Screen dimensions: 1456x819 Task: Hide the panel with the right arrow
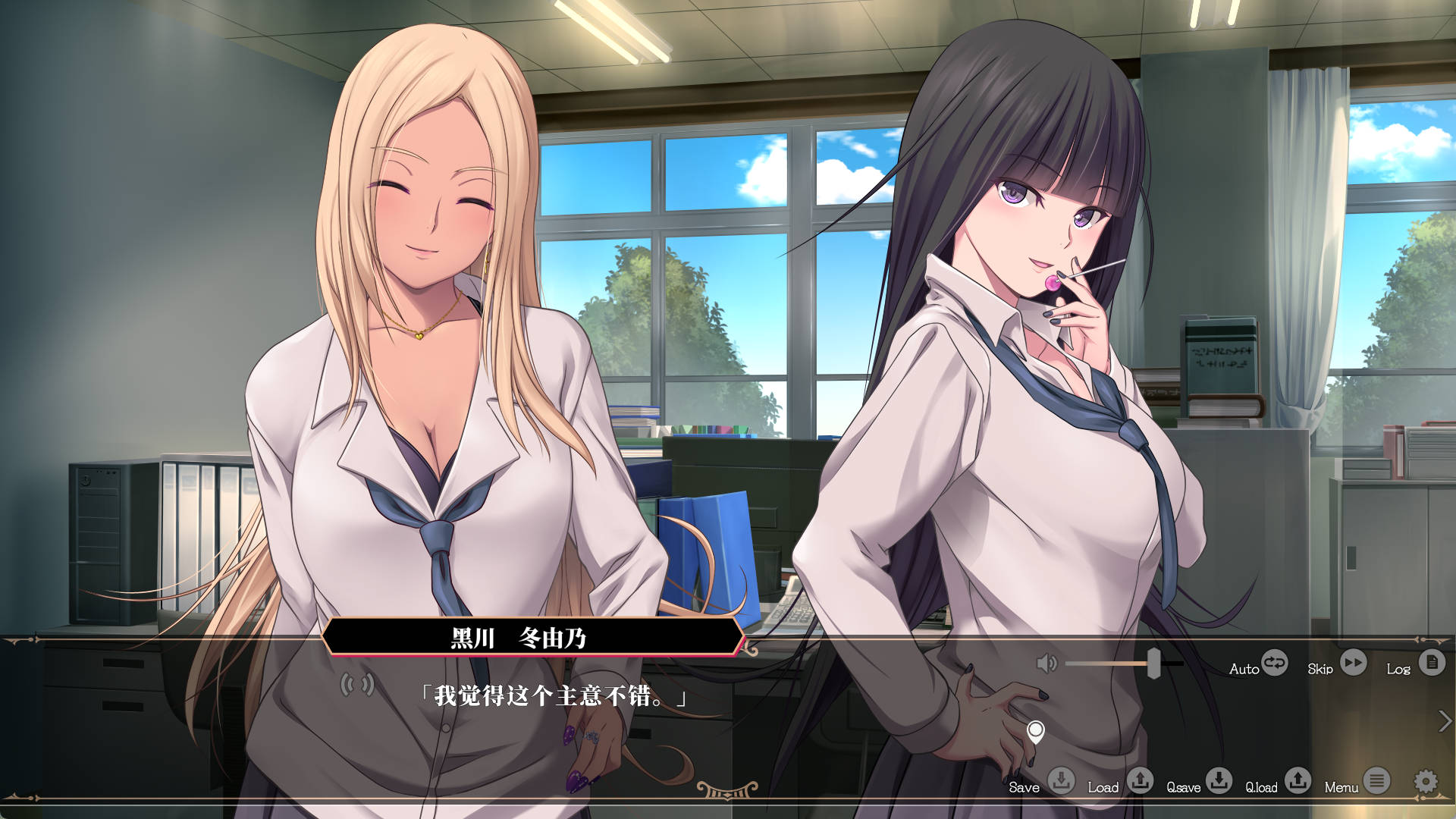[x=1445, y=721]
